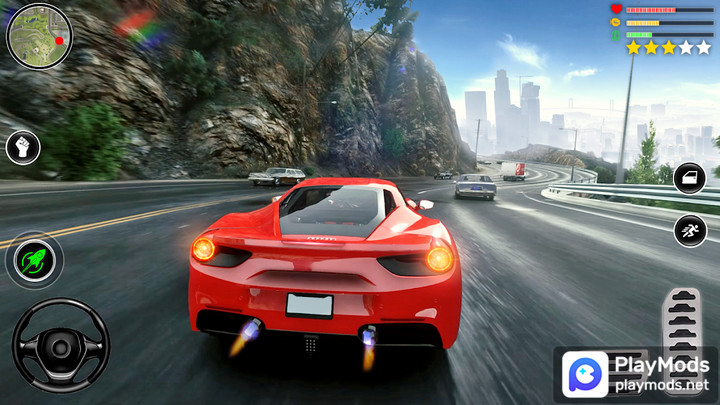
Task: Open the PlayMods watermark link
Action: (636, 373)
